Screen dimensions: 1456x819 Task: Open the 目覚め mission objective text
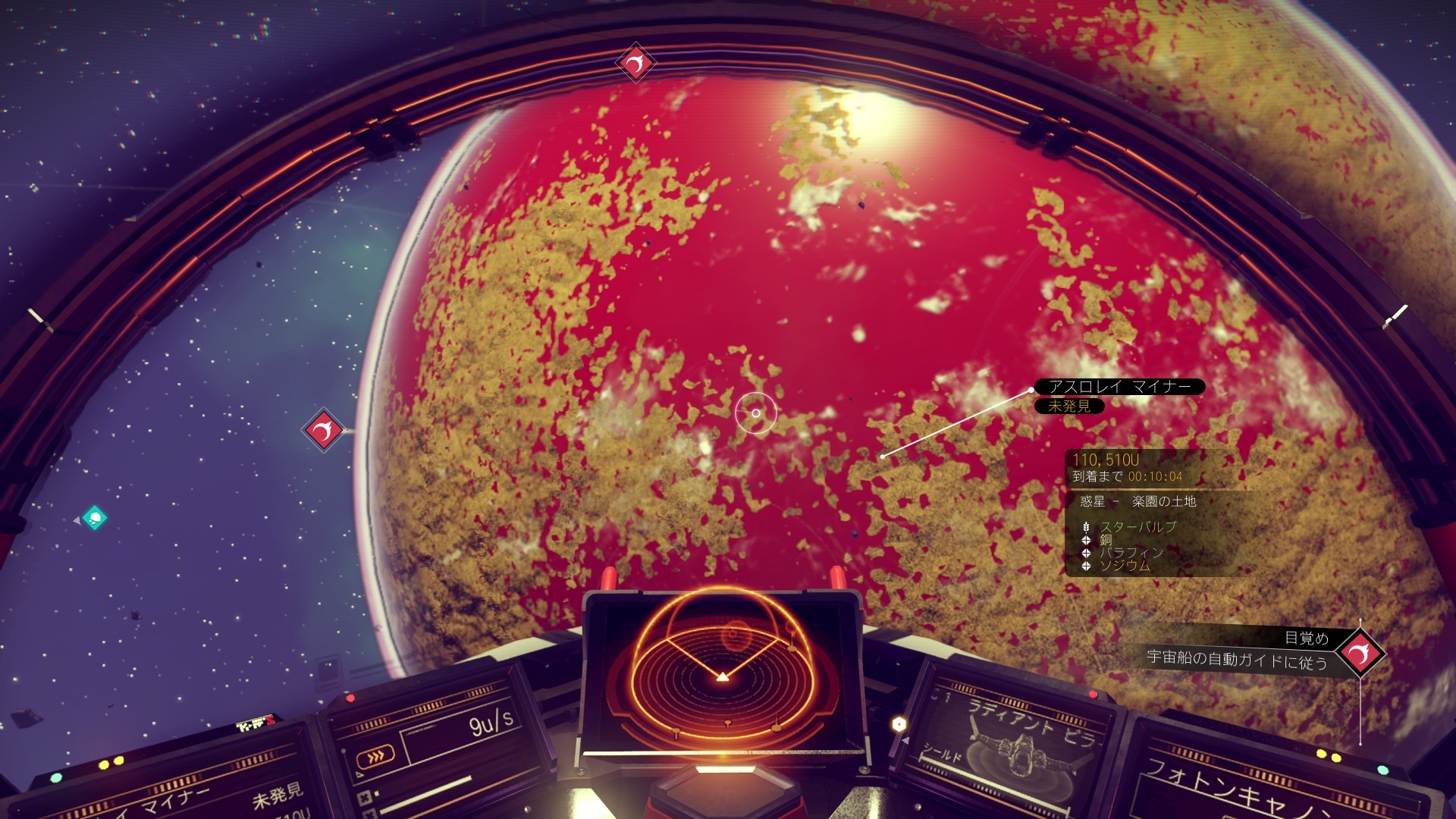click(1306, 639)
